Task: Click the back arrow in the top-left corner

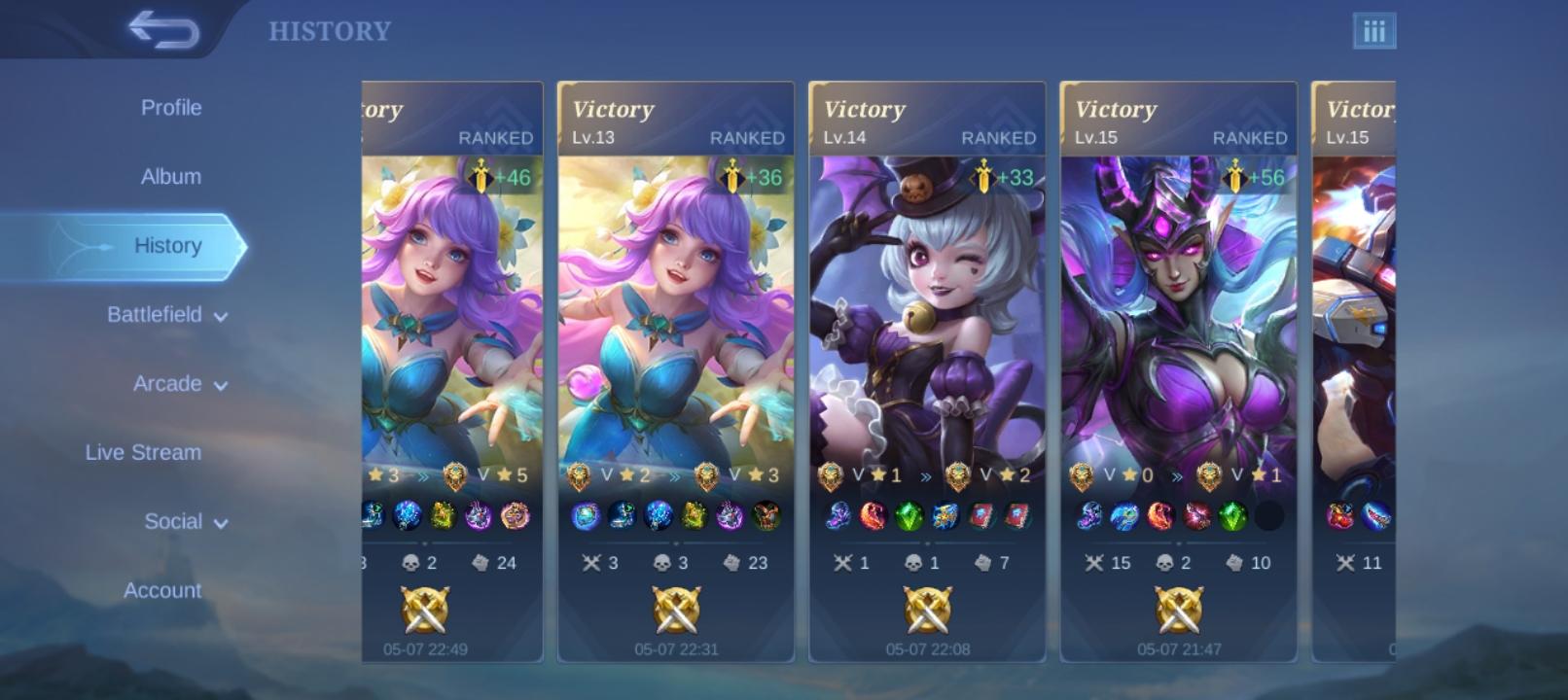Action: (x=163, y=29)
